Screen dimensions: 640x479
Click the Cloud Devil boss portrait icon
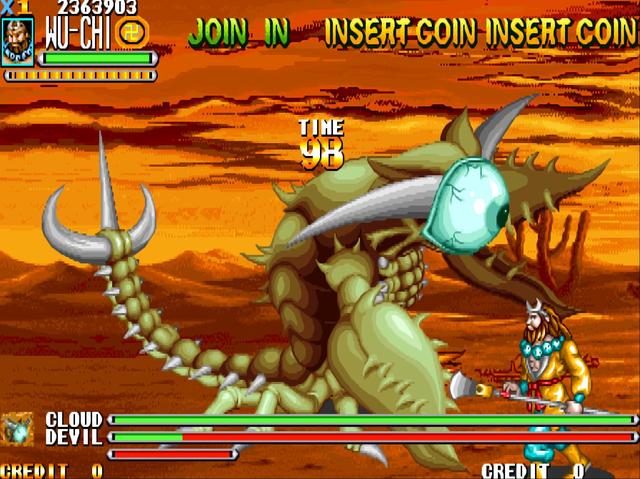pos(17,429)
